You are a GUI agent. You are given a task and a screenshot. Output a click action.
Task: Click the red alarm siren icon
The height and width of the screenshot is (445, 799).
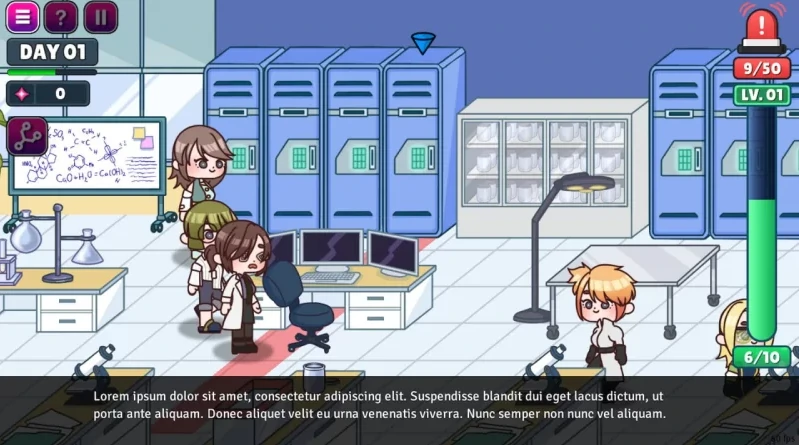tap(762, 28)
